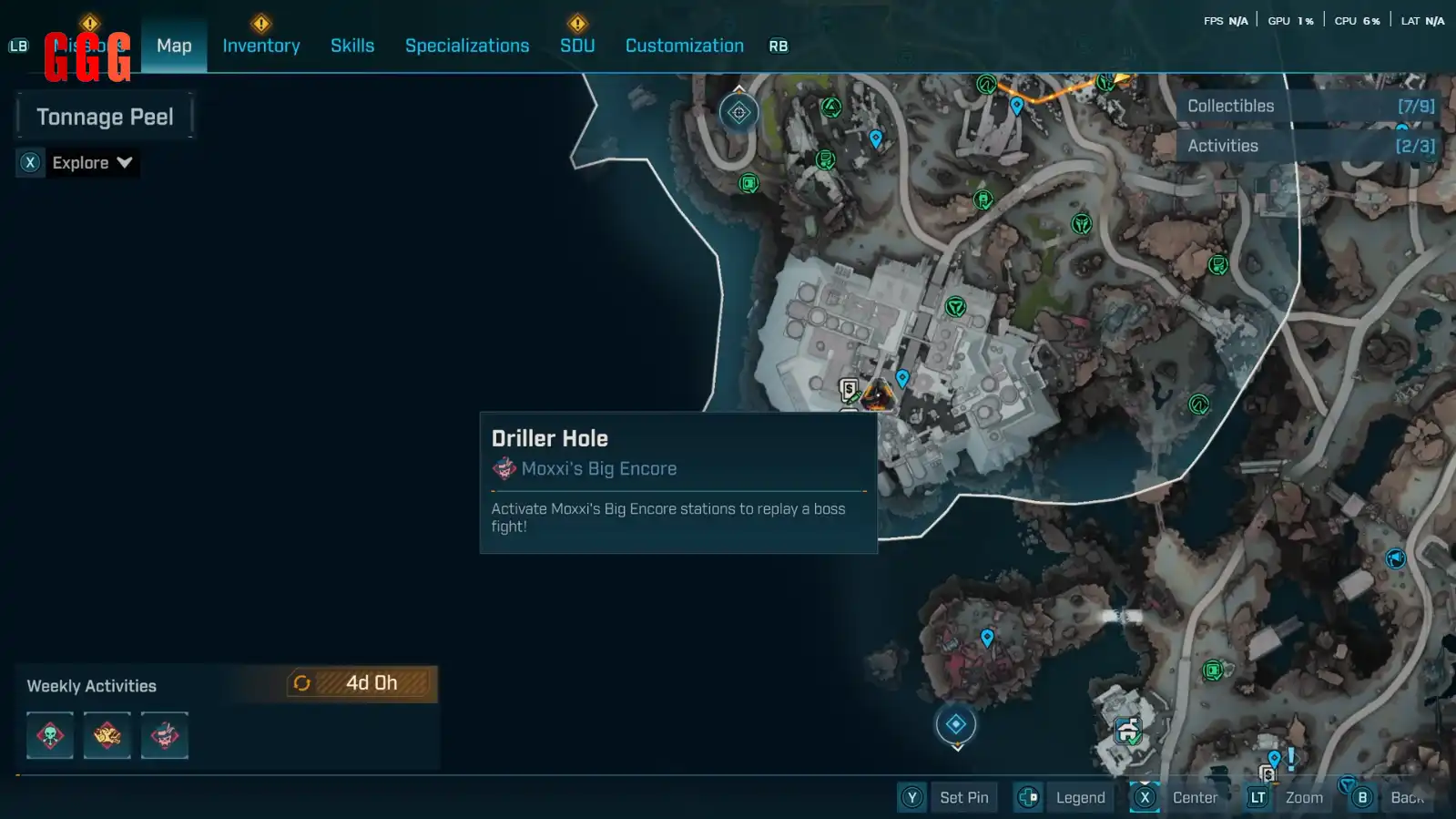The height and width of the screenshot is (819, 1456).
Task: Select the vending machine map marker
Action: click(x=849, y=391)
